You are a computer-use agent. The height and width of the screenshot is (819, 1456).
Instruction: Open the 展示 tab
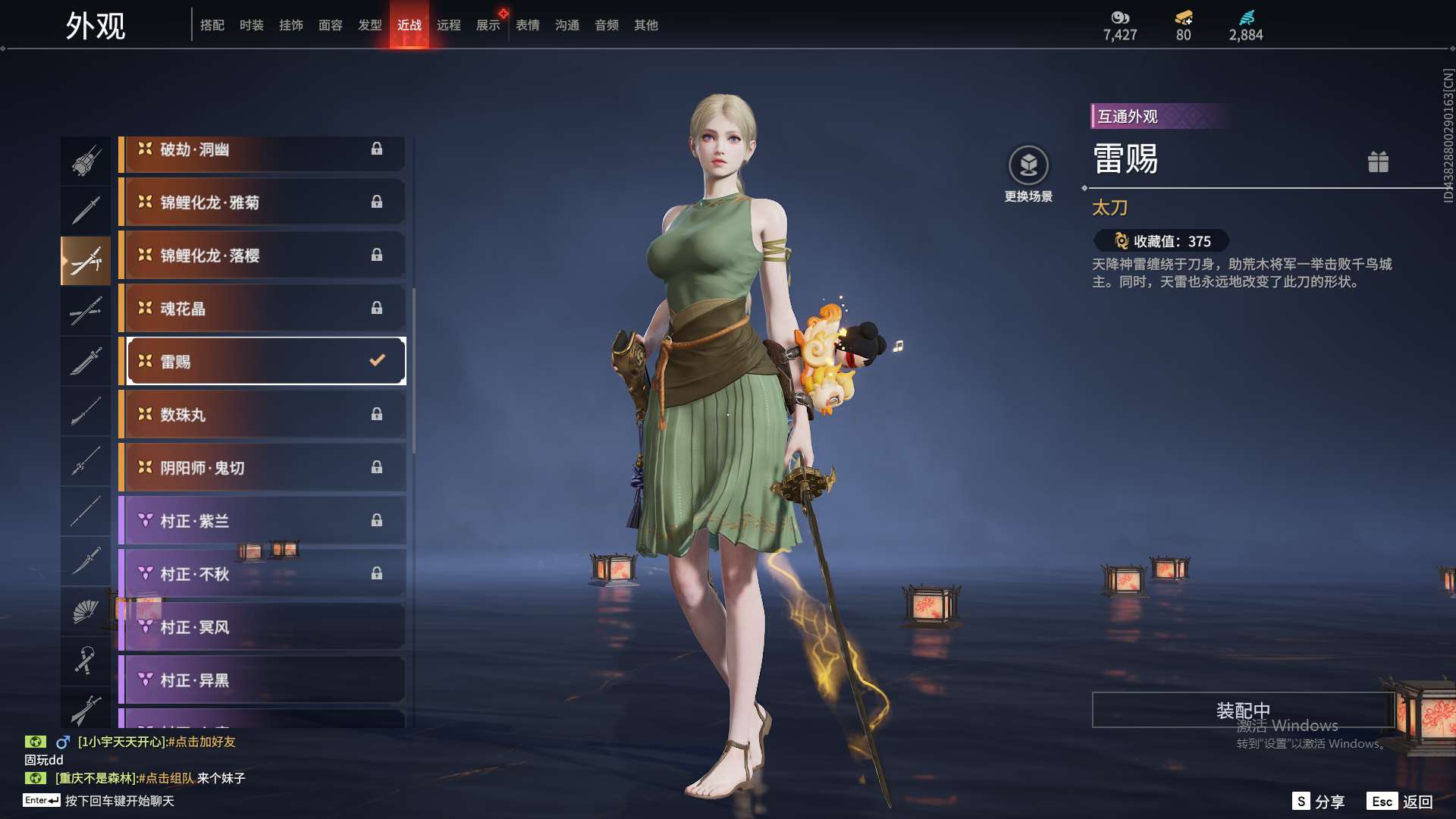[488, 25]
